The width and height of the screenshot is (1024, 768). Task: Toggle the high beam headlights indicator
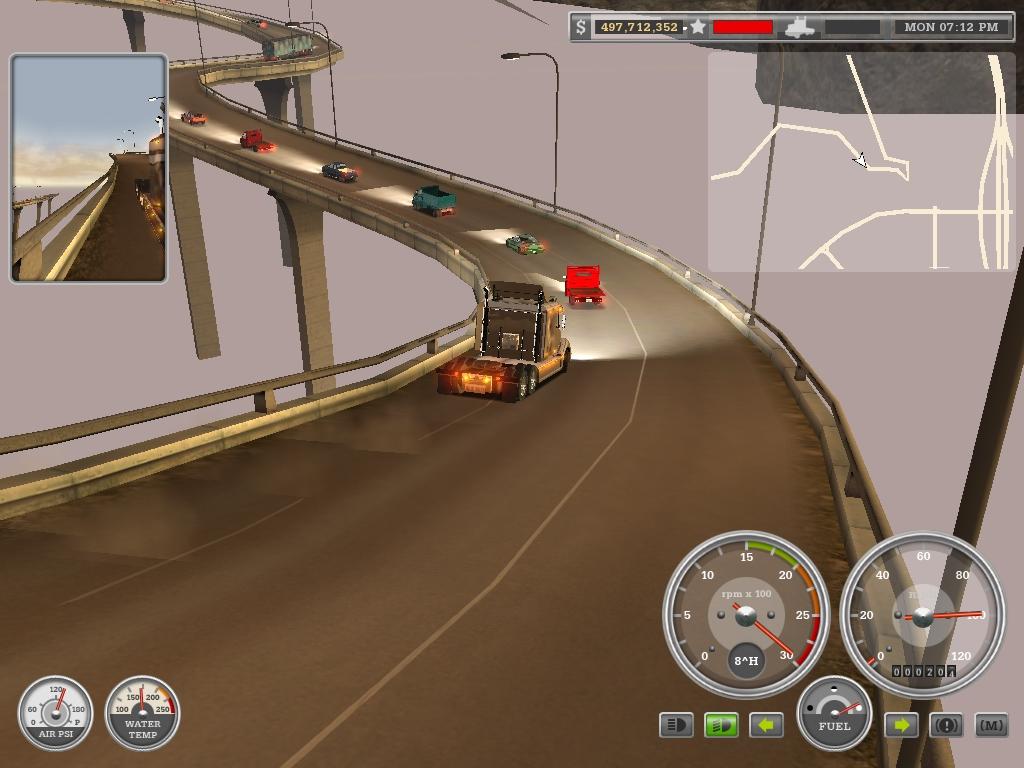pos(676,725)
